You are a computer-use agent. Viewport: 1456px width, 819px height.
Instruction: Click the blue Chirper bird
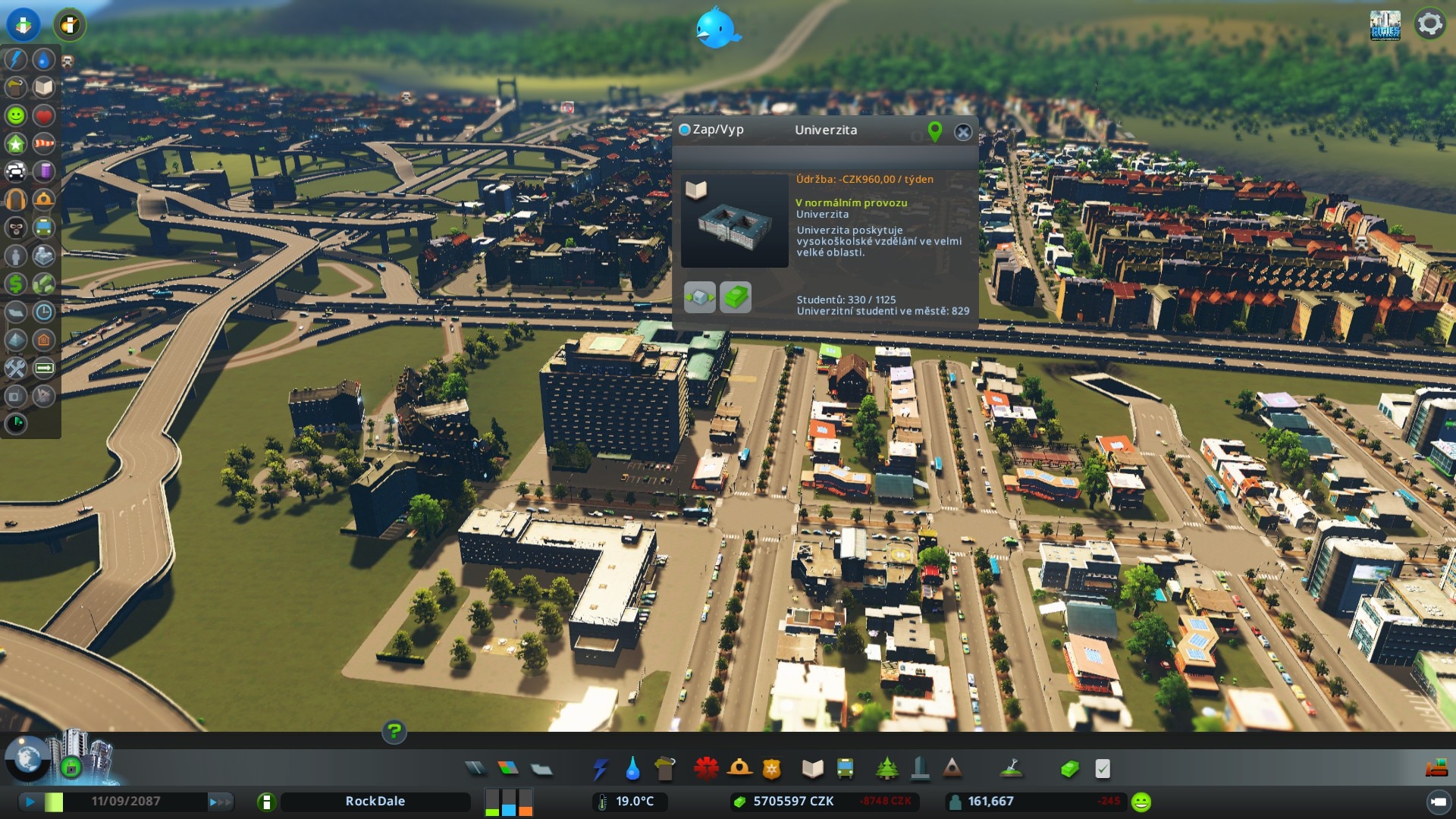[716, 27]
